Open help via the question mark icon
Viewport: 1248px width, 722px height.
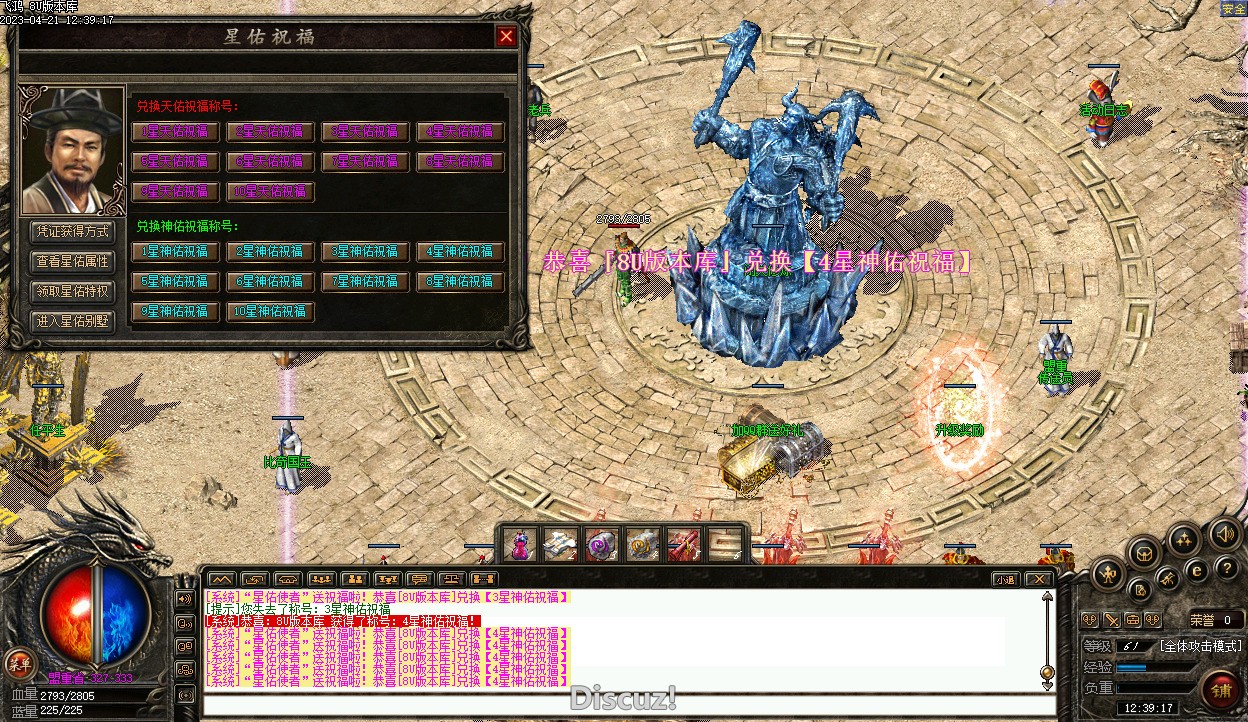pos(1228,567)
